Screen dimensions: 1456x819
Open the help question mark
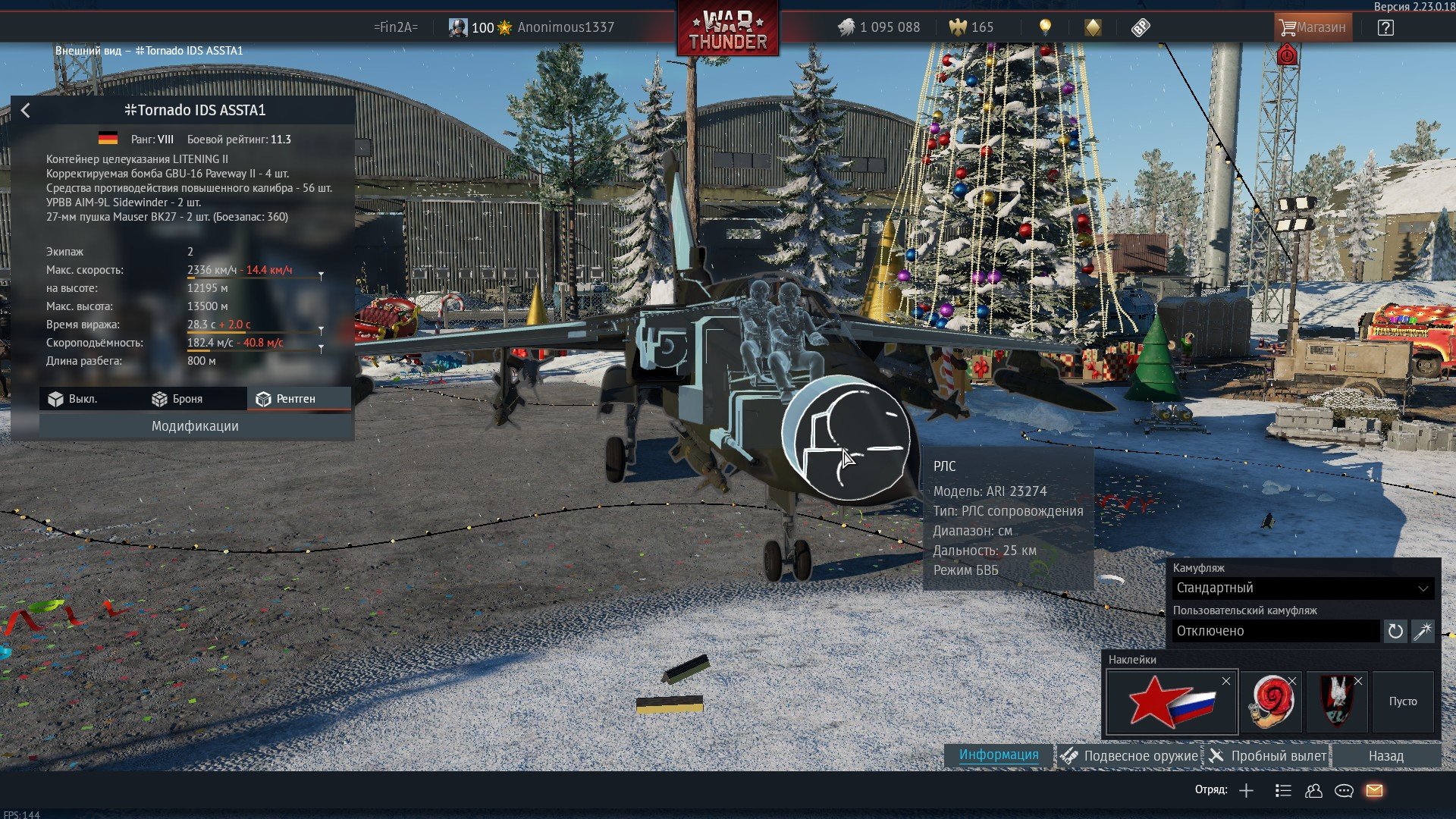tap(1385, 28)
